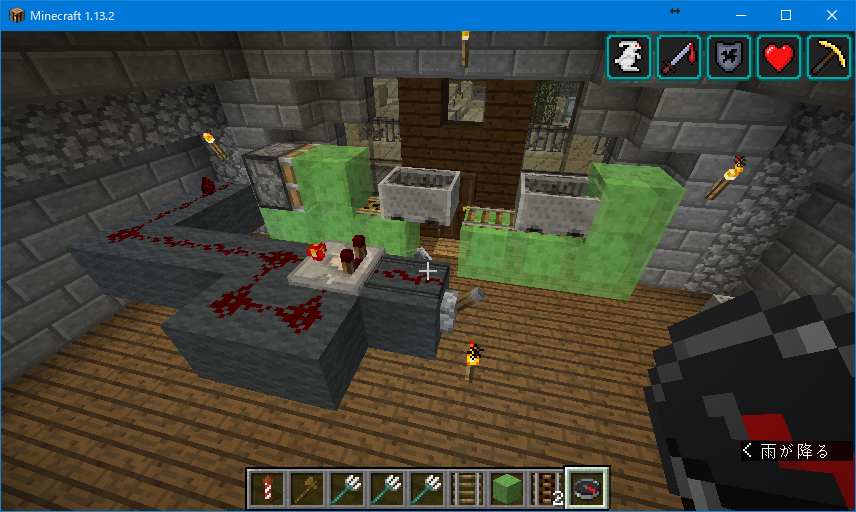856x512 pixels.
Task: Minimize the Minecraft window
Action: (741, 15)
